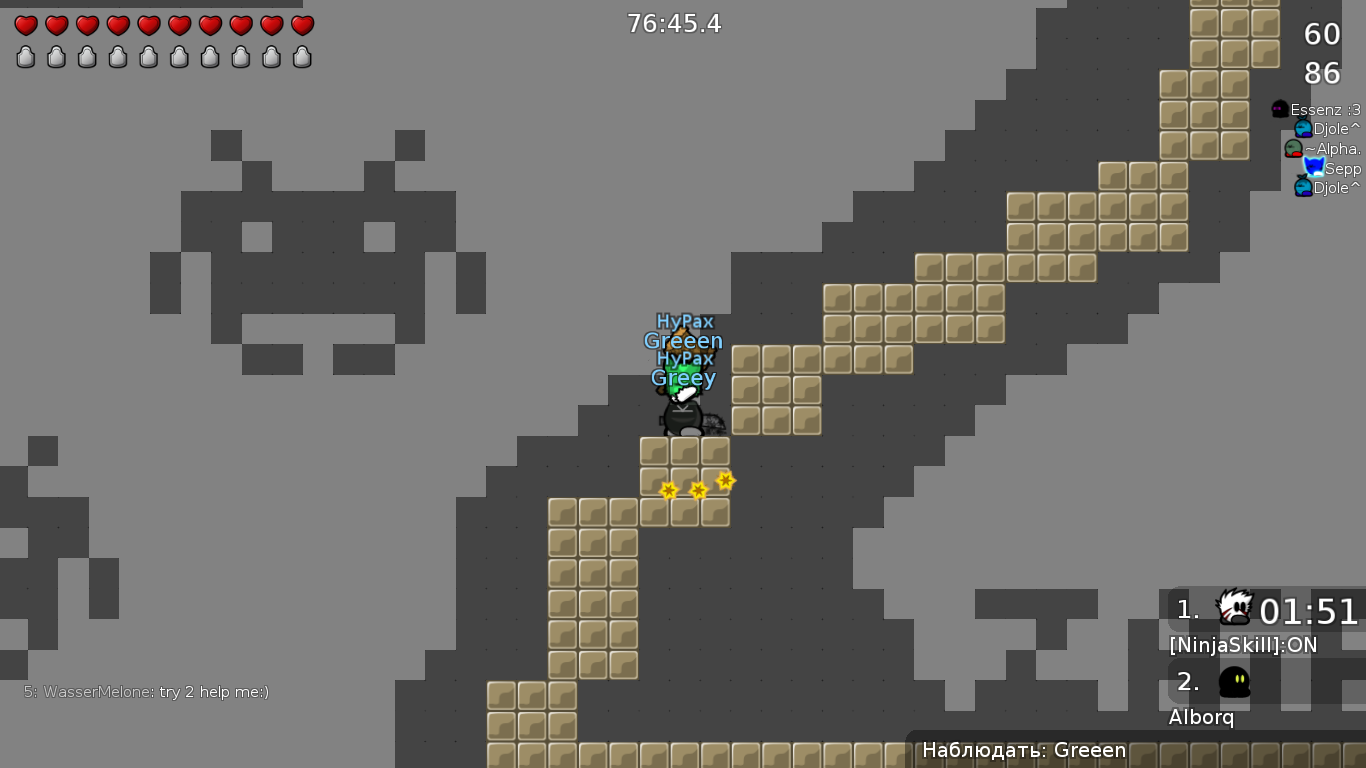Expand the spectator bar showing Наблюдать: Greeen
1366x768 pixels.
1024,750
